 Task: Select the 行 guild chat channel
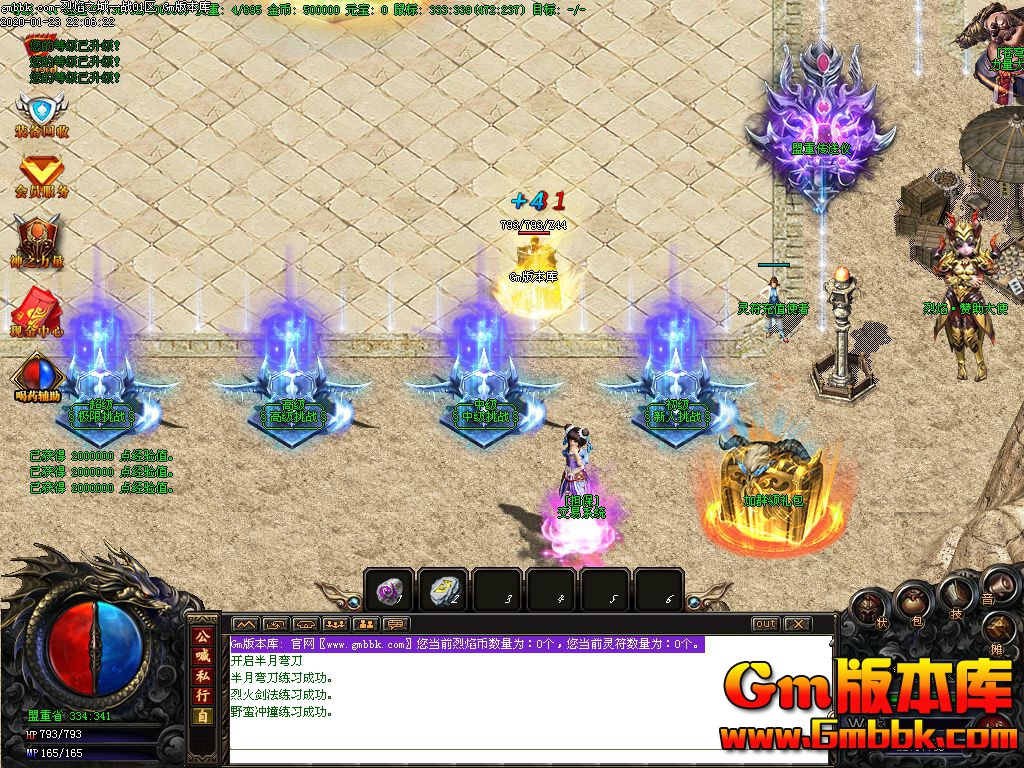(203, 695)
